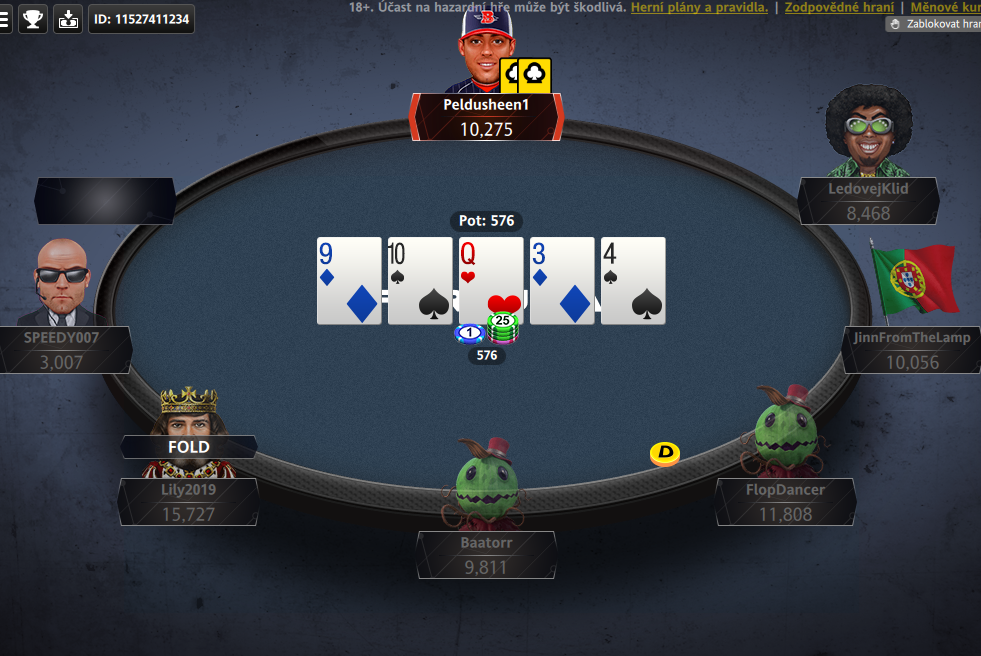Select Baatorr's player panel
This screenshot has height=656, width=981.
(486, 554)
